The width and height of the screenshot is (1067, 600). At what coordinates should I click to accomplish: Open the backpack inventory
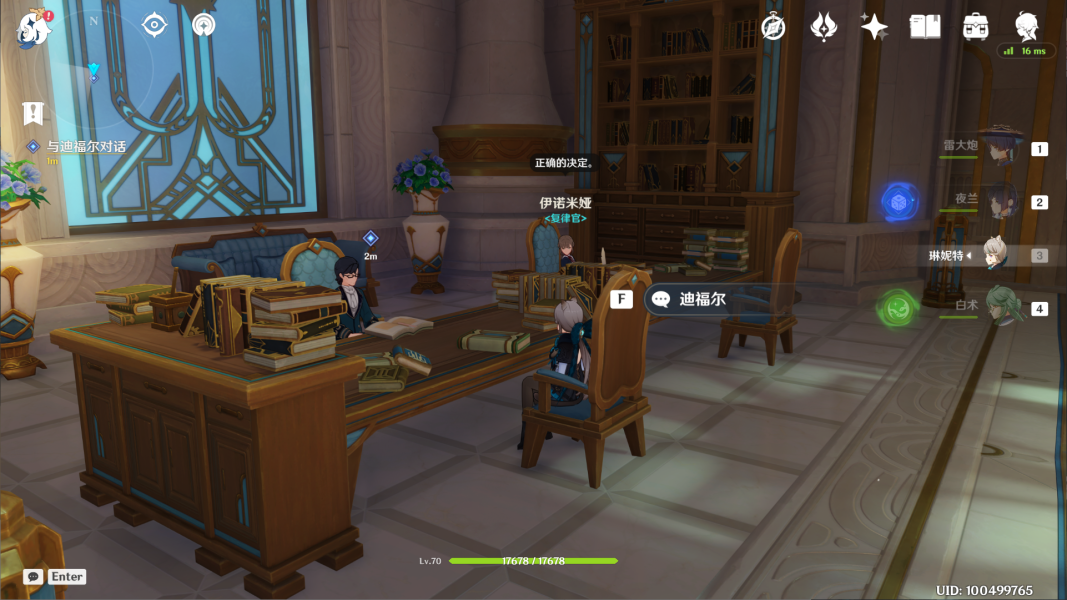tap(976, 27)
